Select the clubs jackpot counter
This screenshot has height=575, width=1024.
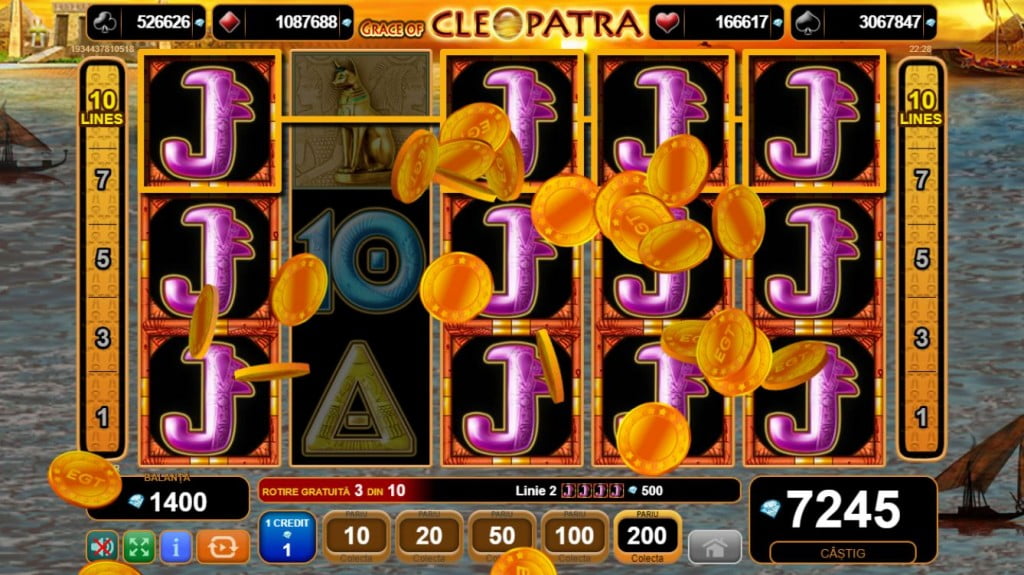click(x=150, y=22)
